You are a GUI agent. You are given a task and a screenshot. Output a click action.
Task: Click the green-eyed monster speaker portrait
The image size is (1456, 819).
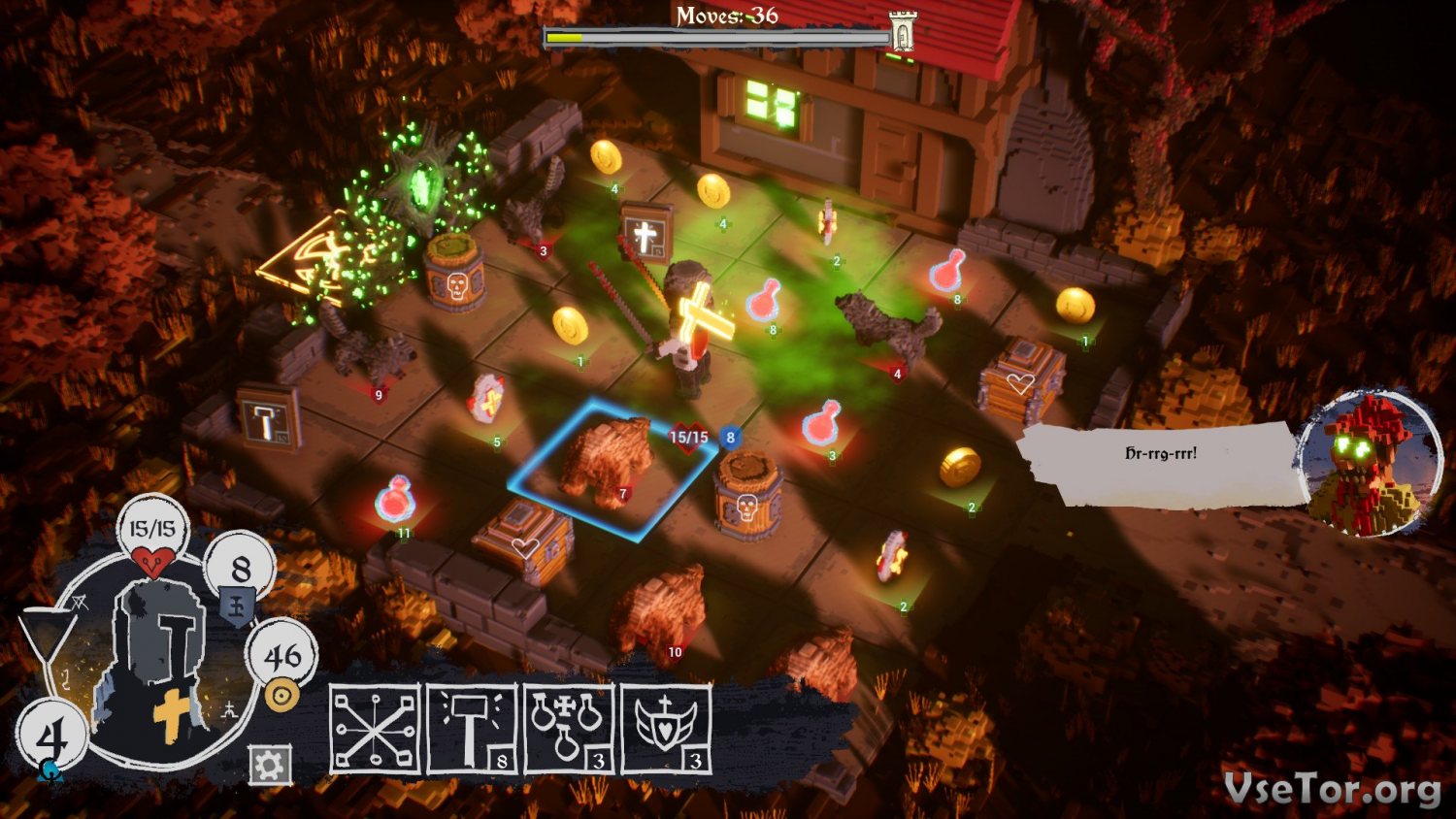pos(1369,462)
